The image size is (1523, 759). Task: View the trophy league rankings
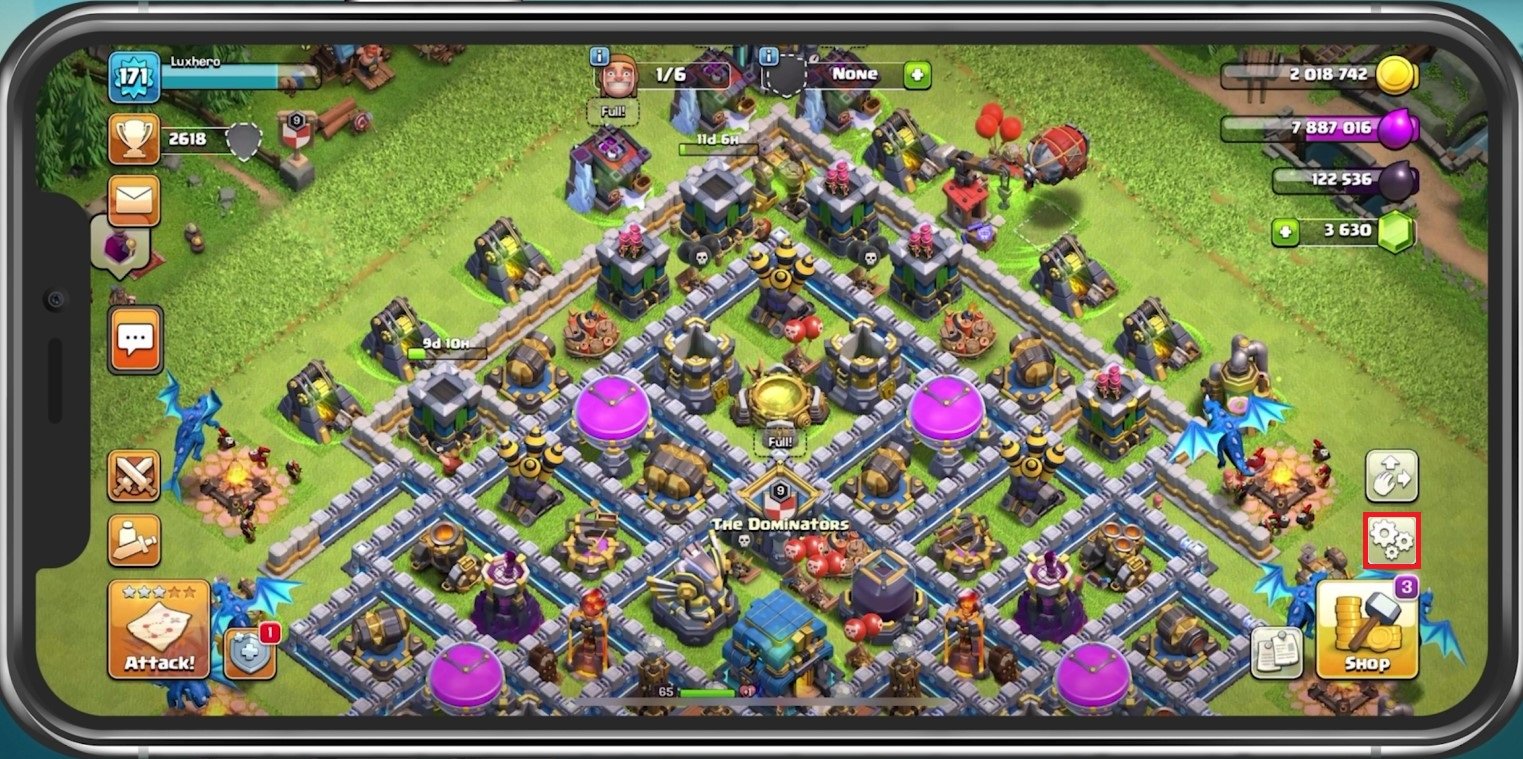pos(134,139)
